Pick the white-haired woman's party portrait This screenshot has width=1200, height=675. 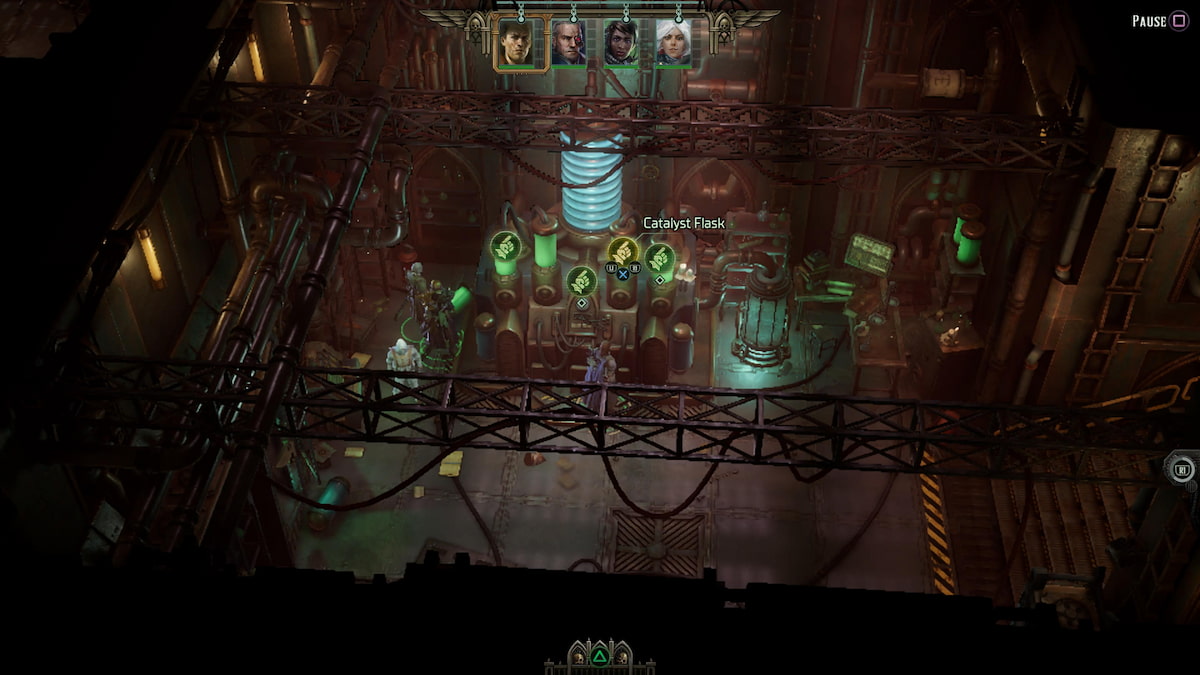point(673,44)
